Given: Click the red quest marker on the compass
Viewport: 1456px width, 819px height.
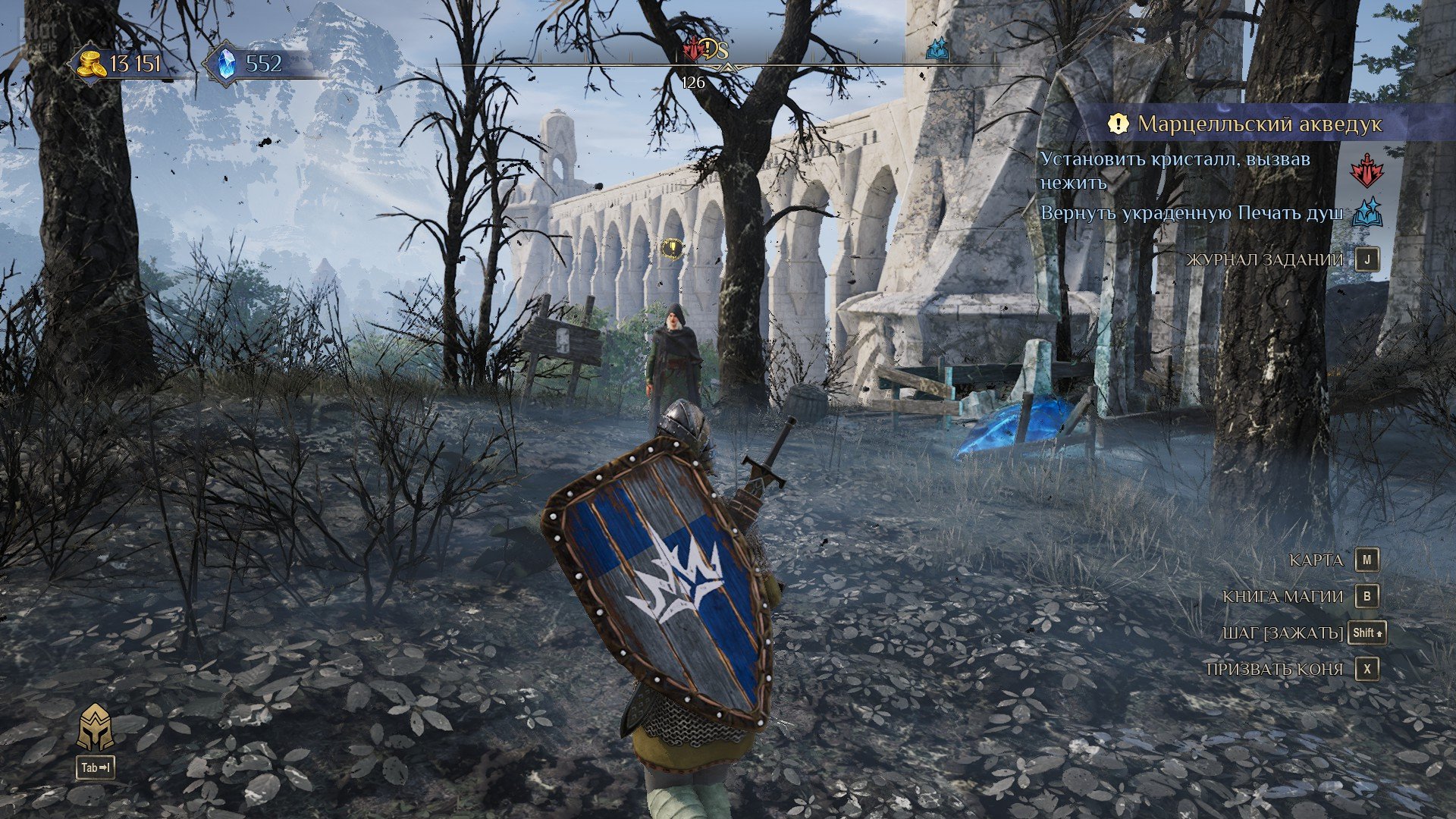Looking at the screenshot, I should point(692,51).
